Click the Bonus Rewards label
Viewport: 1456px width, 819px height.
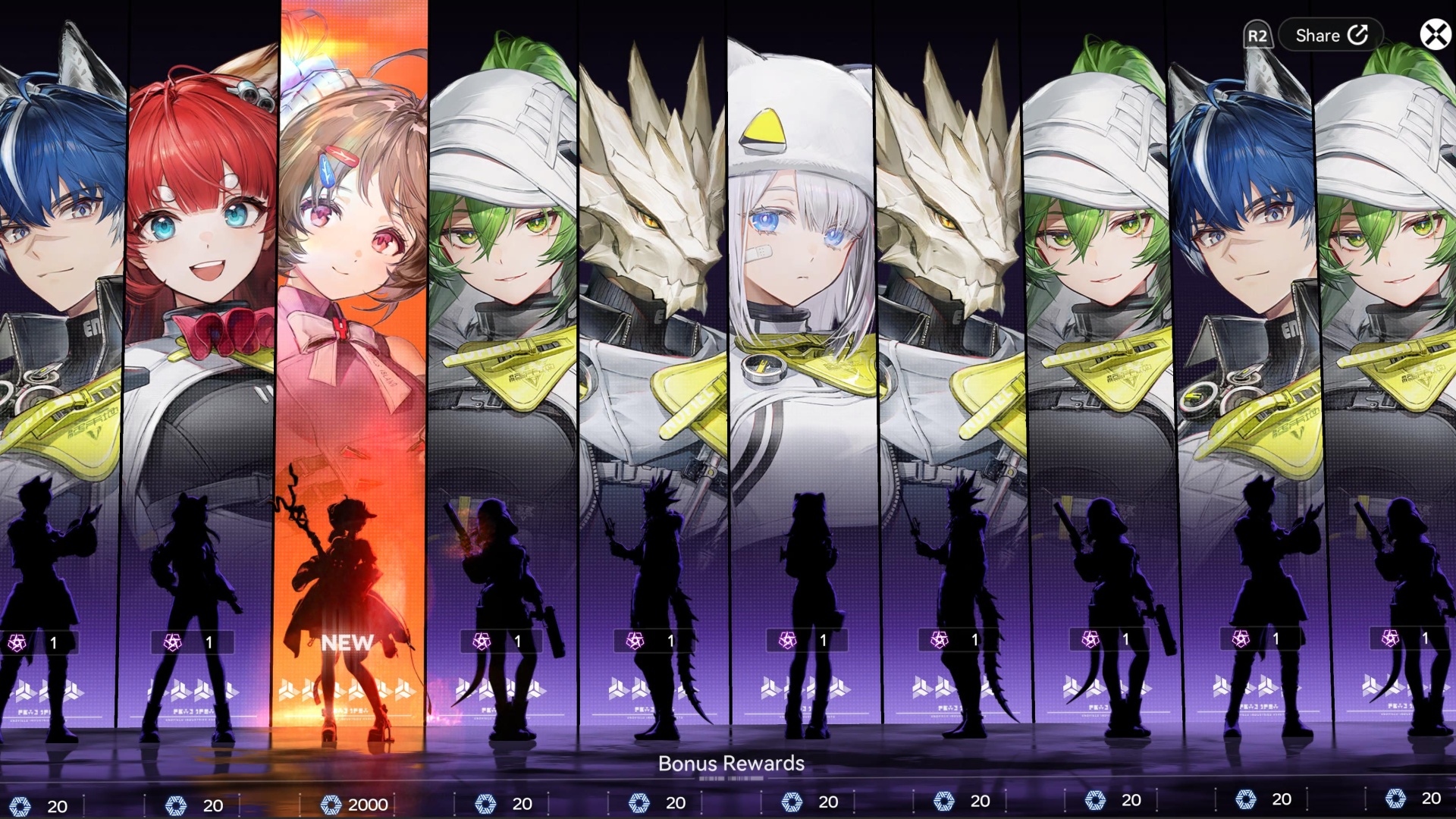(x=730, y=764)
